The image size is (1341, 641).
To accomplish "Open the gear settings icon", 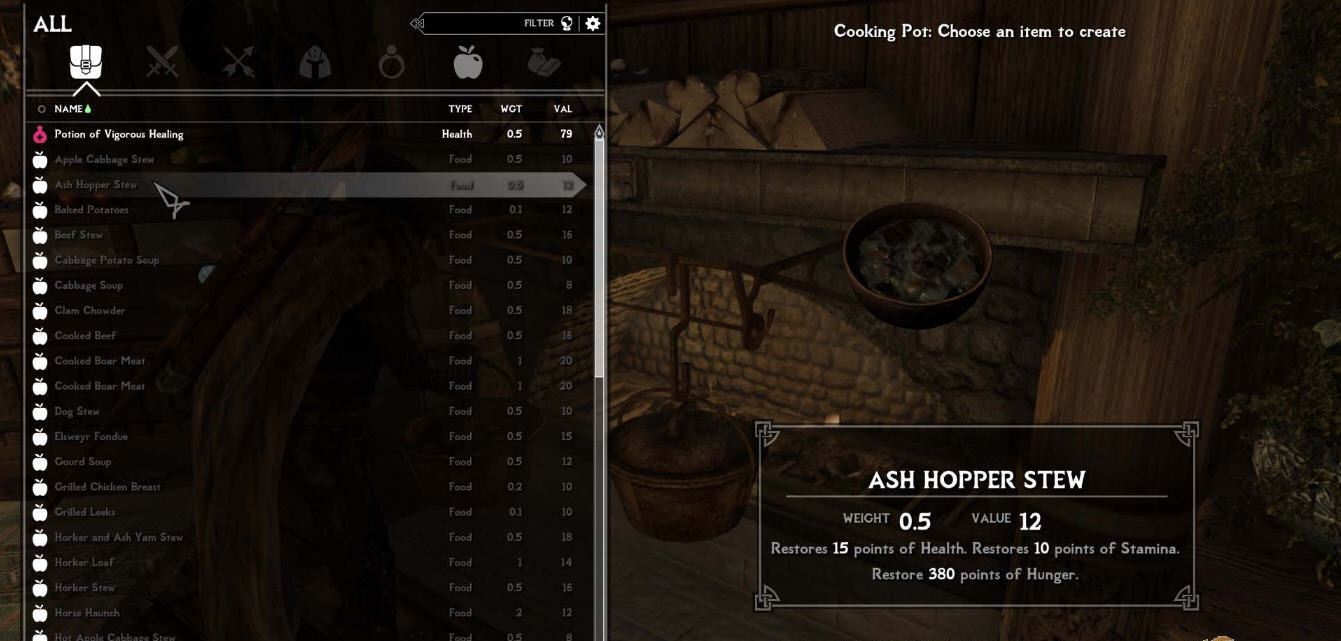I will pyautogui.click(x=593, y=23).
